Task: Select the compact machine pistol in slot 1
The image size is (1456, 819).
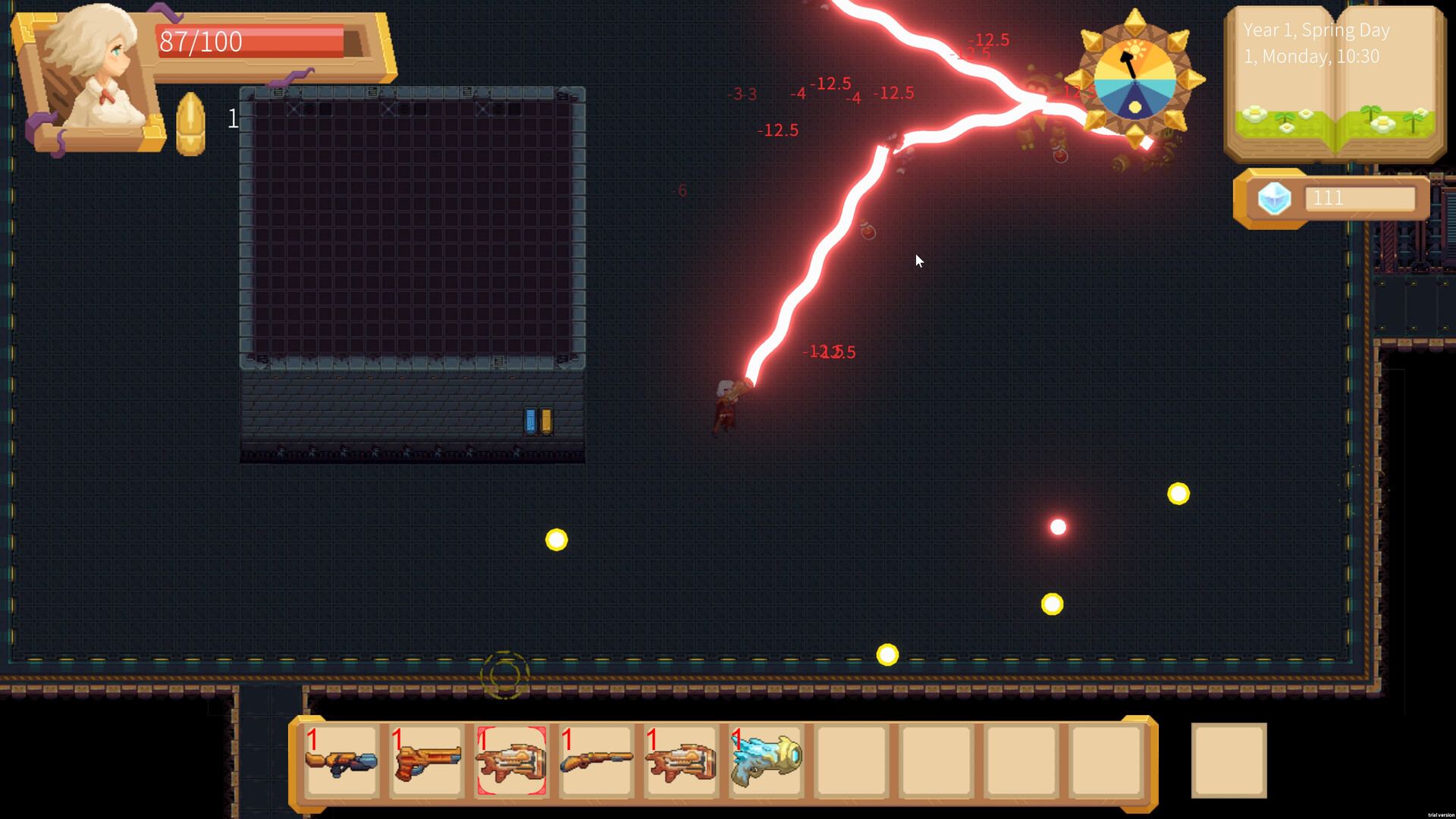Action: coord(341,761)
